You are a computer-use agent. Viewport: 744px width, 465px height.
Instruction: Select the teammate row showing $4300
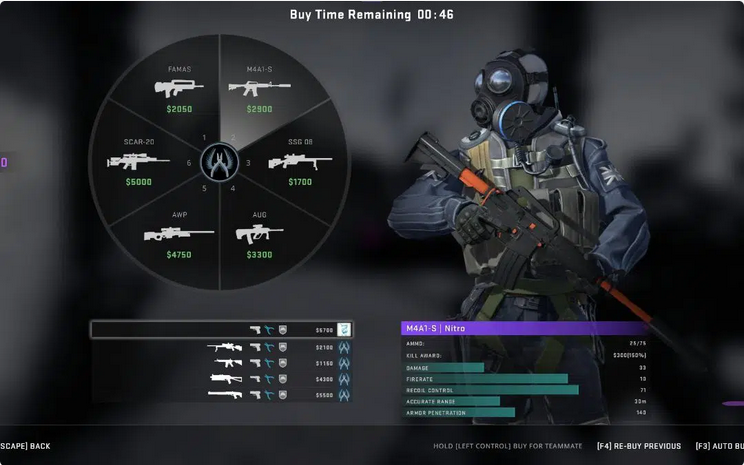[220, 379]
